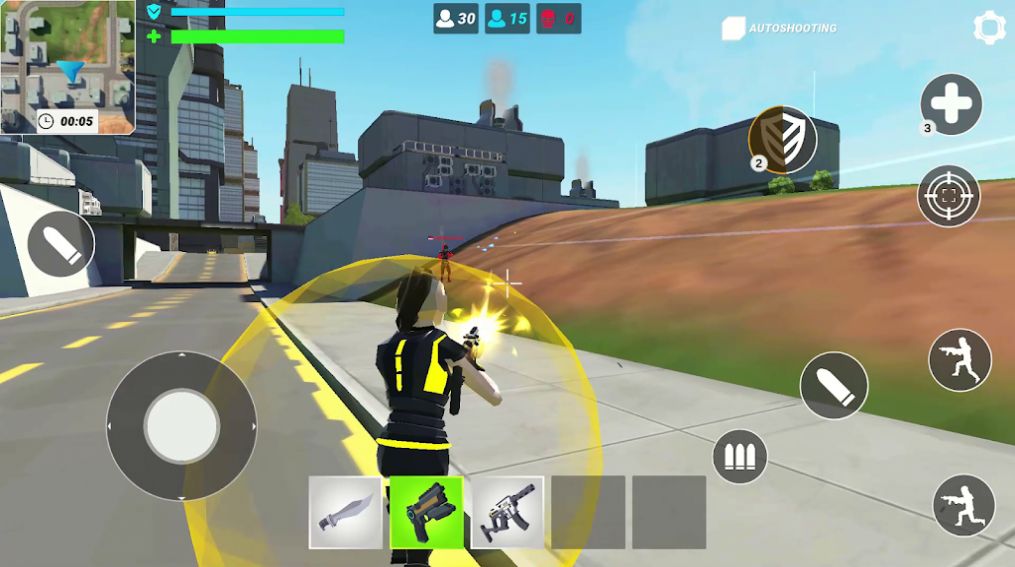Screen dimensions: 1015x567
Task: Use the medkit plus button
Action: 950,104
